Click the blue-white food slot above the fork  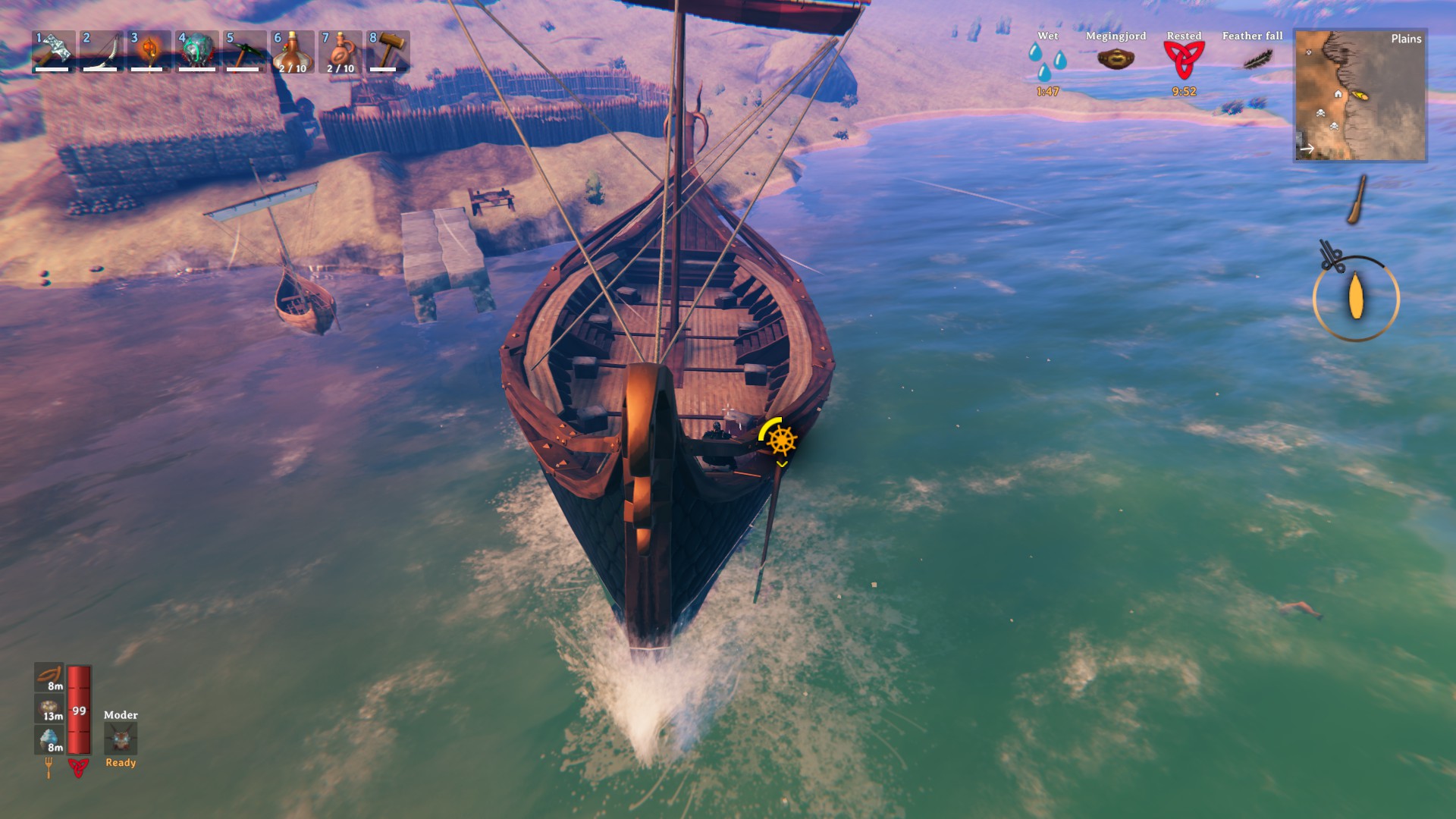coord(50,739)
